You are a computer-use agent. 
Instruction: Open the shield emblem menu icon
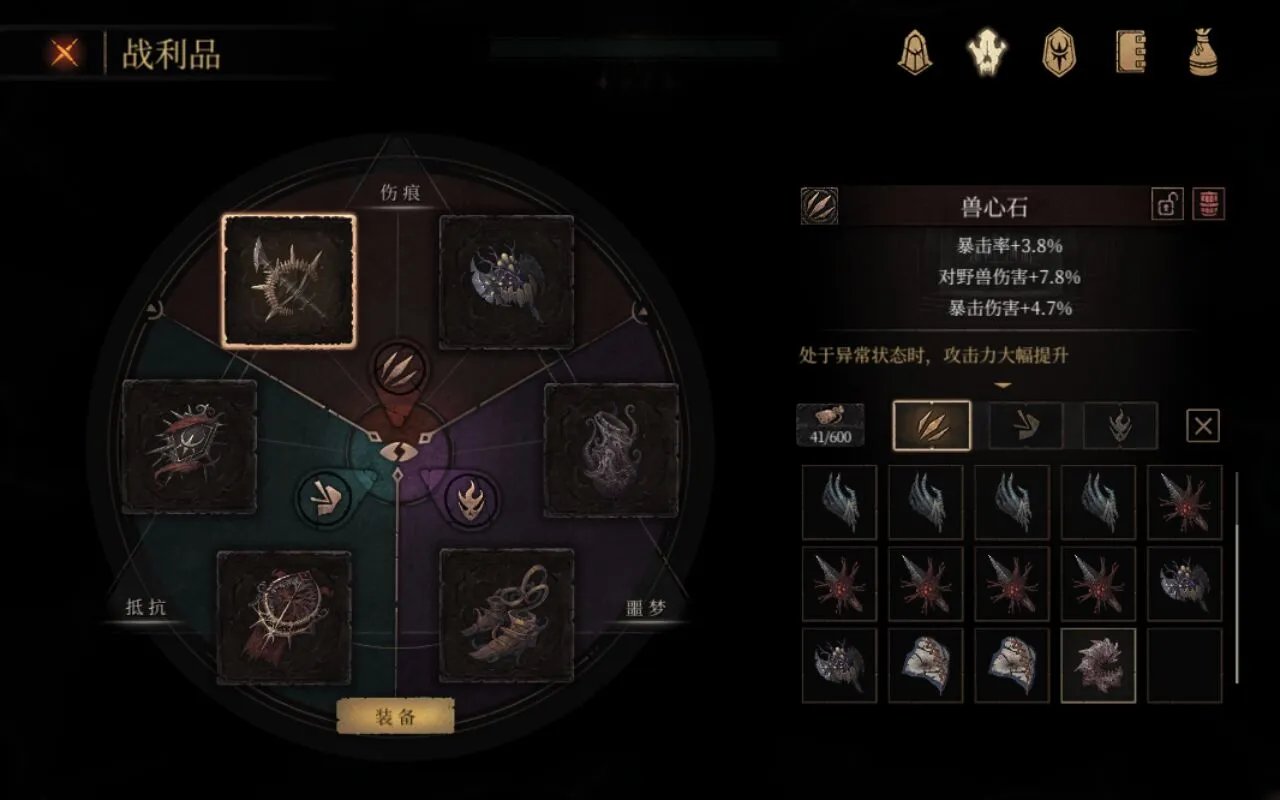[1059, 52]
